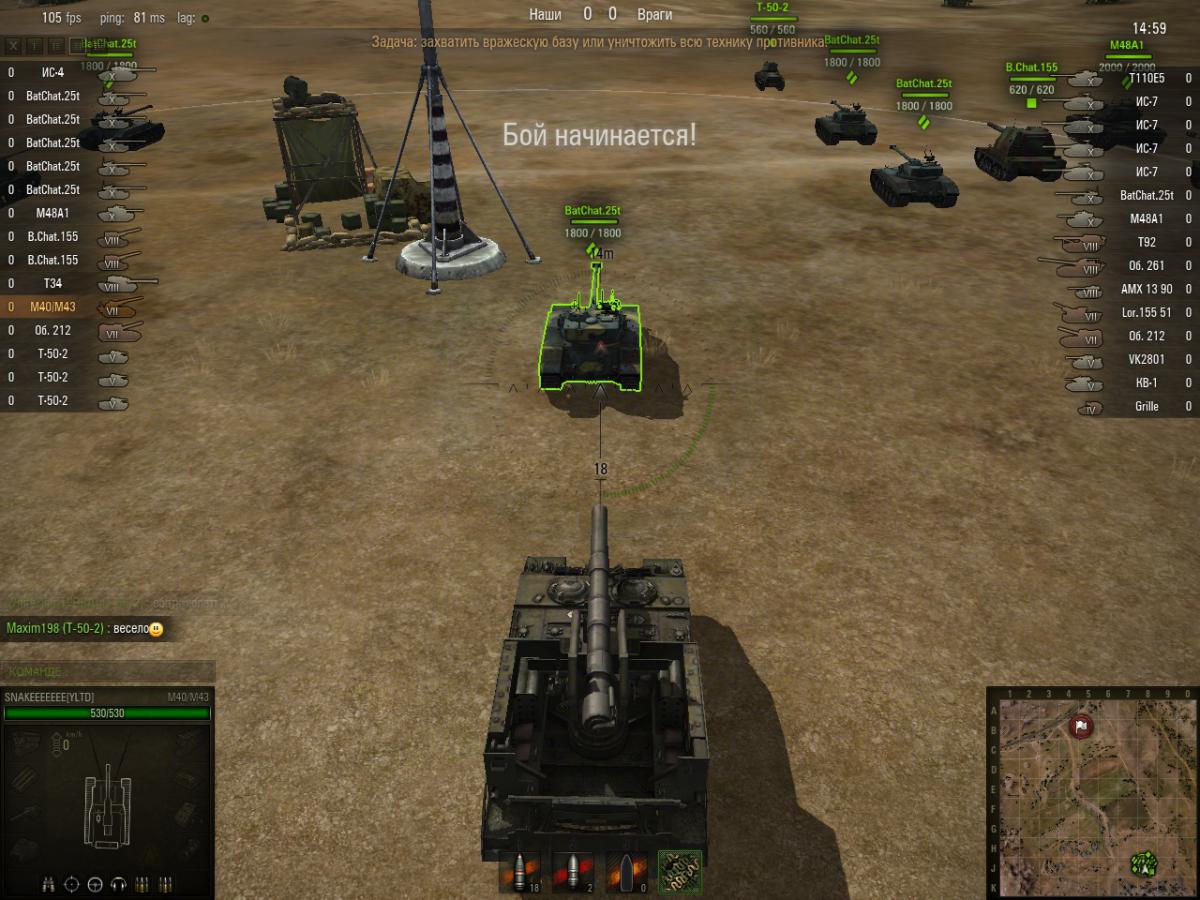Image resolution: width=1200 pixels, height=900 pixels.
Task: Choose the empty shell slot showing 0 rounds
Action: point(626,872)
